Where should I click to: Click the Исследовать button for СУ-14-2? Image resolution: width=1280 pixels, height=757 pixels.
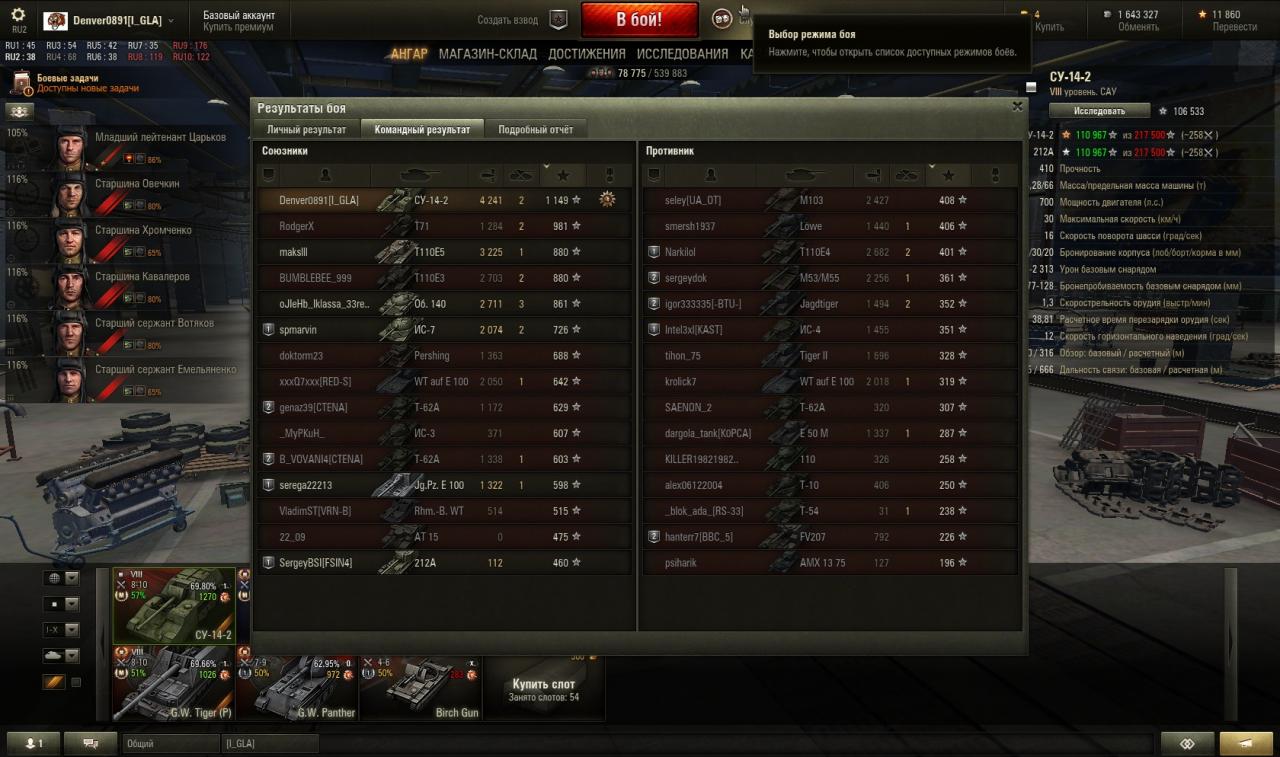pyautogui.click(x=1099, y=111)
